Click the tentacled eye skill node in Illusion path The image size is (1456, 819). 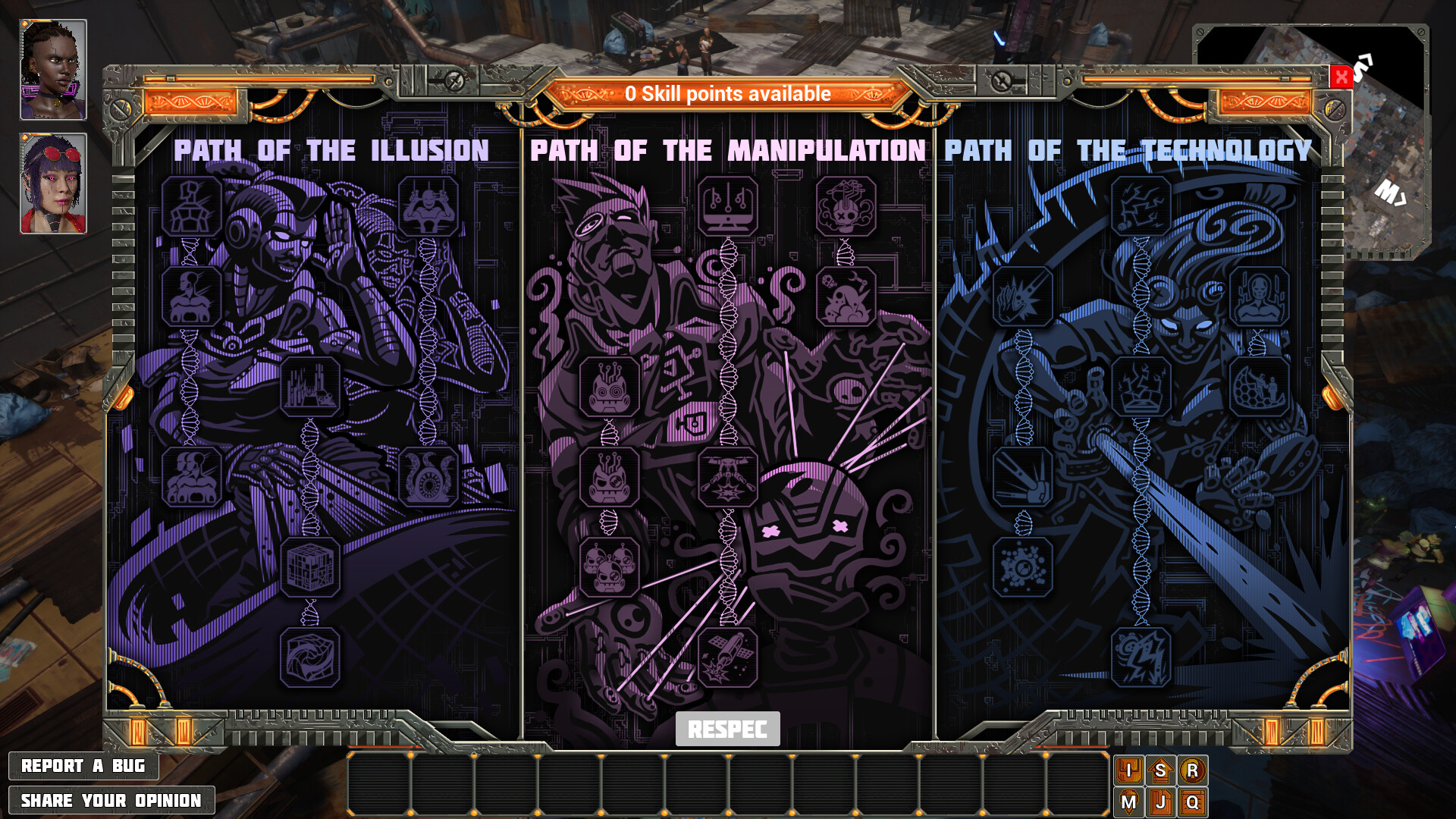pos(427,478)
